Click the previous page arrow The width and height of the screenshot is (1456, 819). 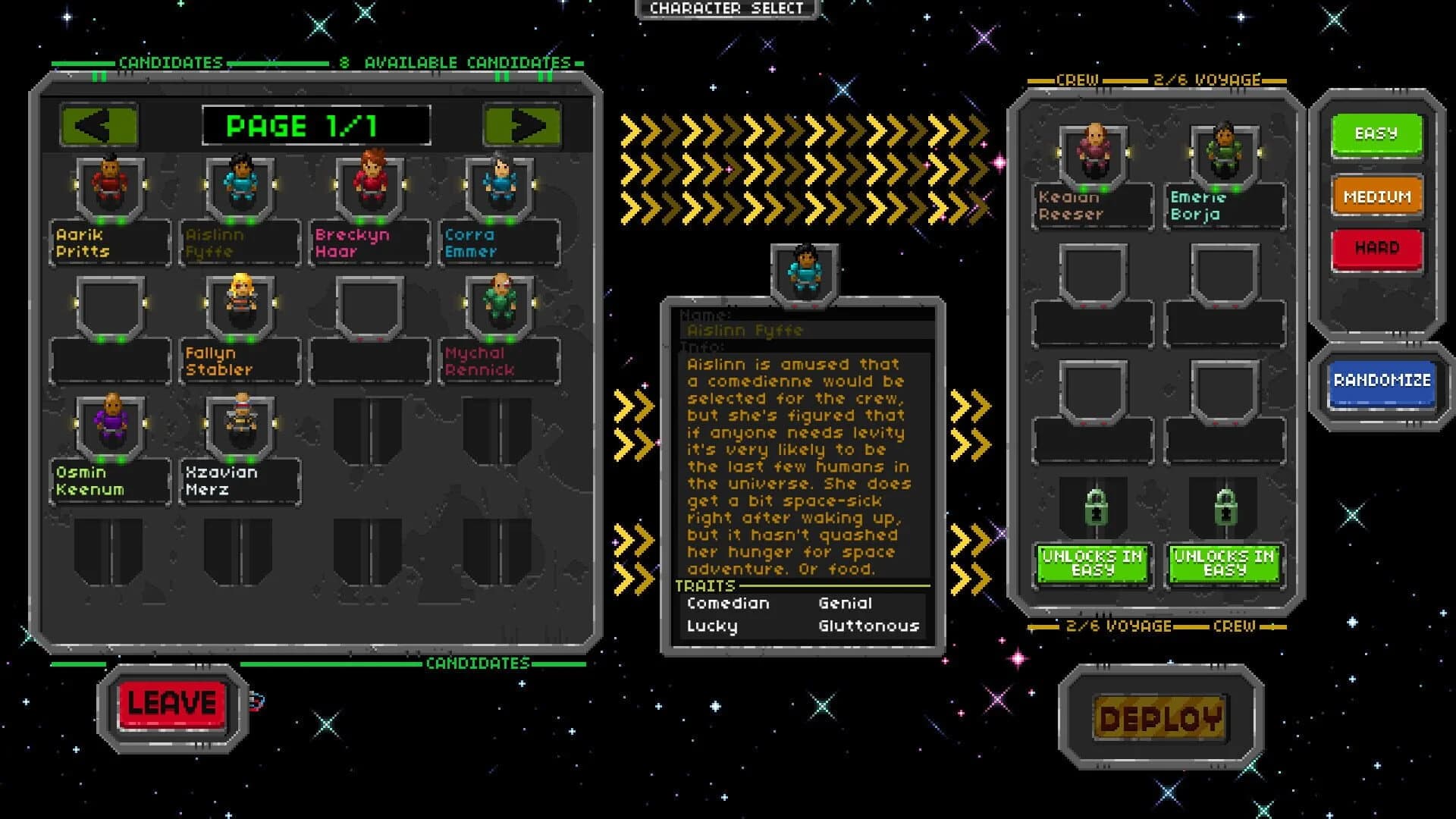point(99,126)
